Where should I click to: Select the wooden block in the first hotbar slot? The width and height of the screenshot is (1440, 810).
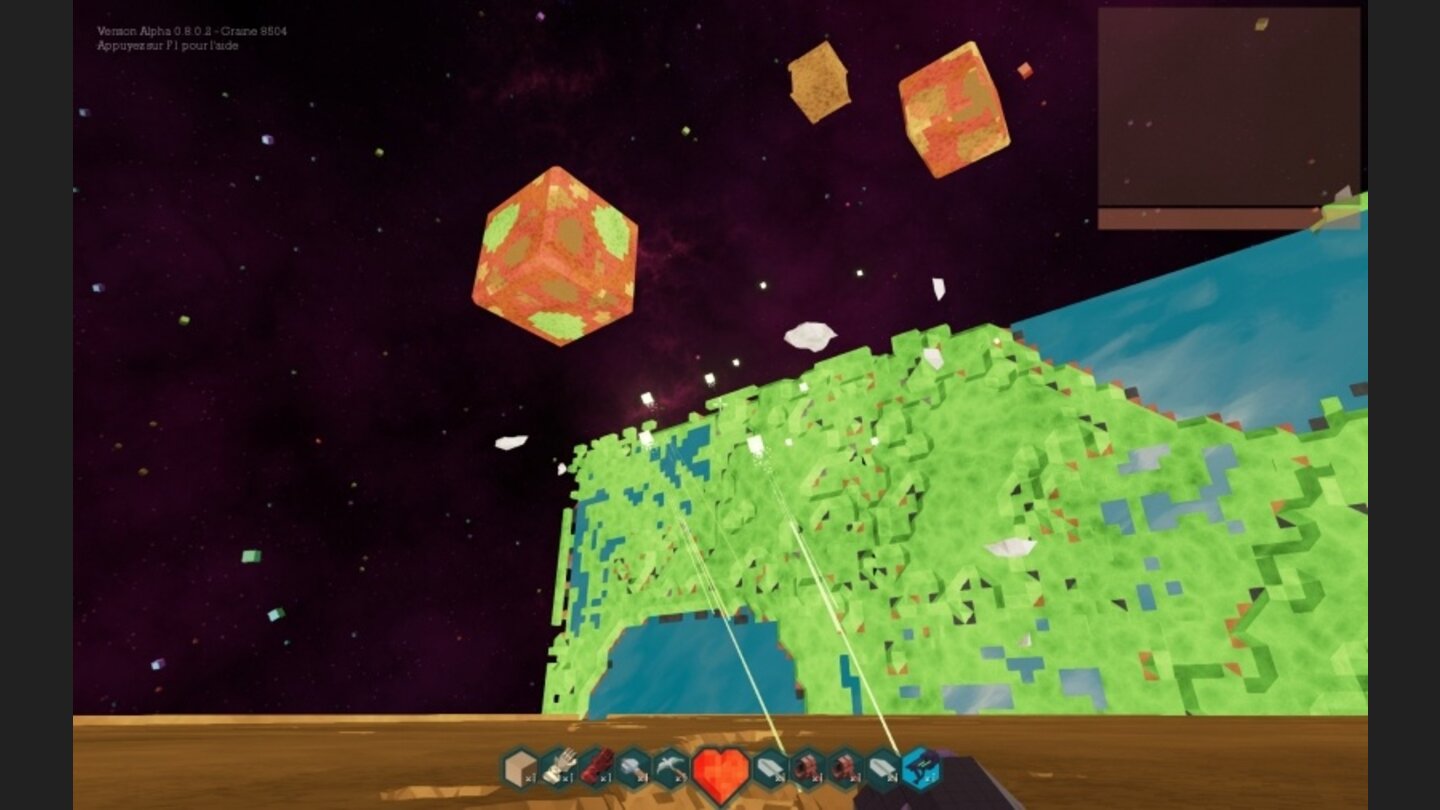tap(520, 768)
